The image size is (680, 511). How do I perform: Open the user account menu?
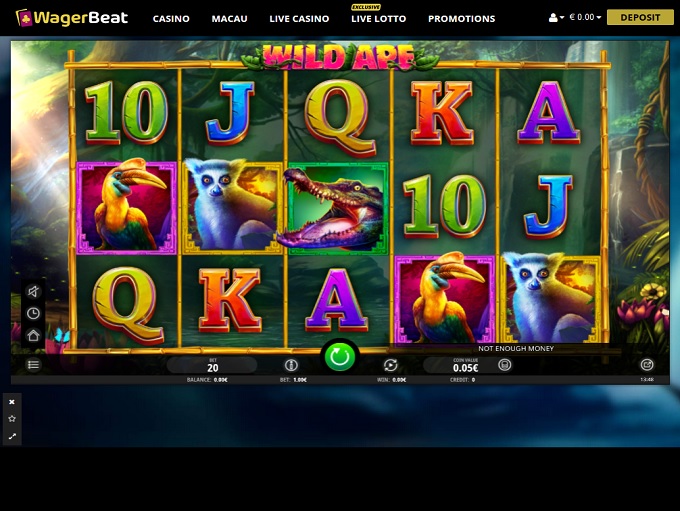click(557, 18)
